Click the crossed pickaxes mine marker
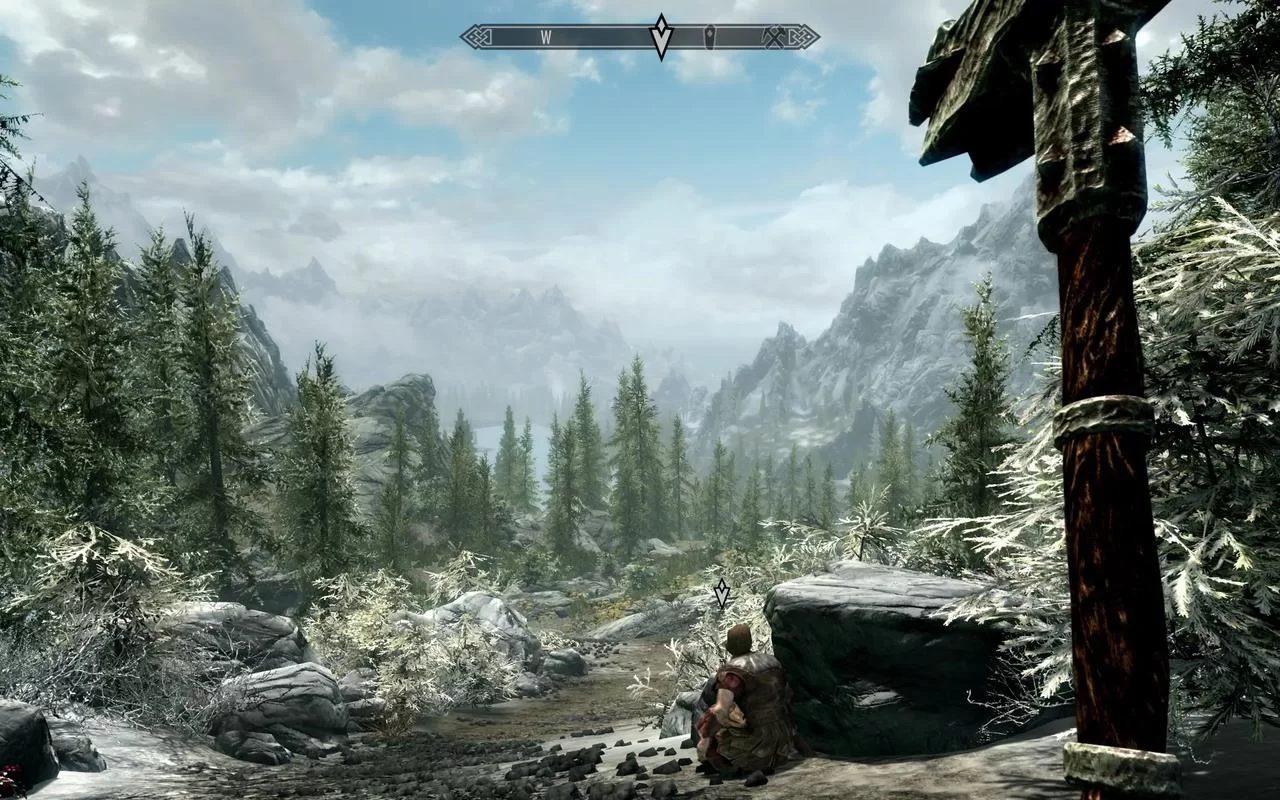1280x800 pixels. tap(776, 37)
